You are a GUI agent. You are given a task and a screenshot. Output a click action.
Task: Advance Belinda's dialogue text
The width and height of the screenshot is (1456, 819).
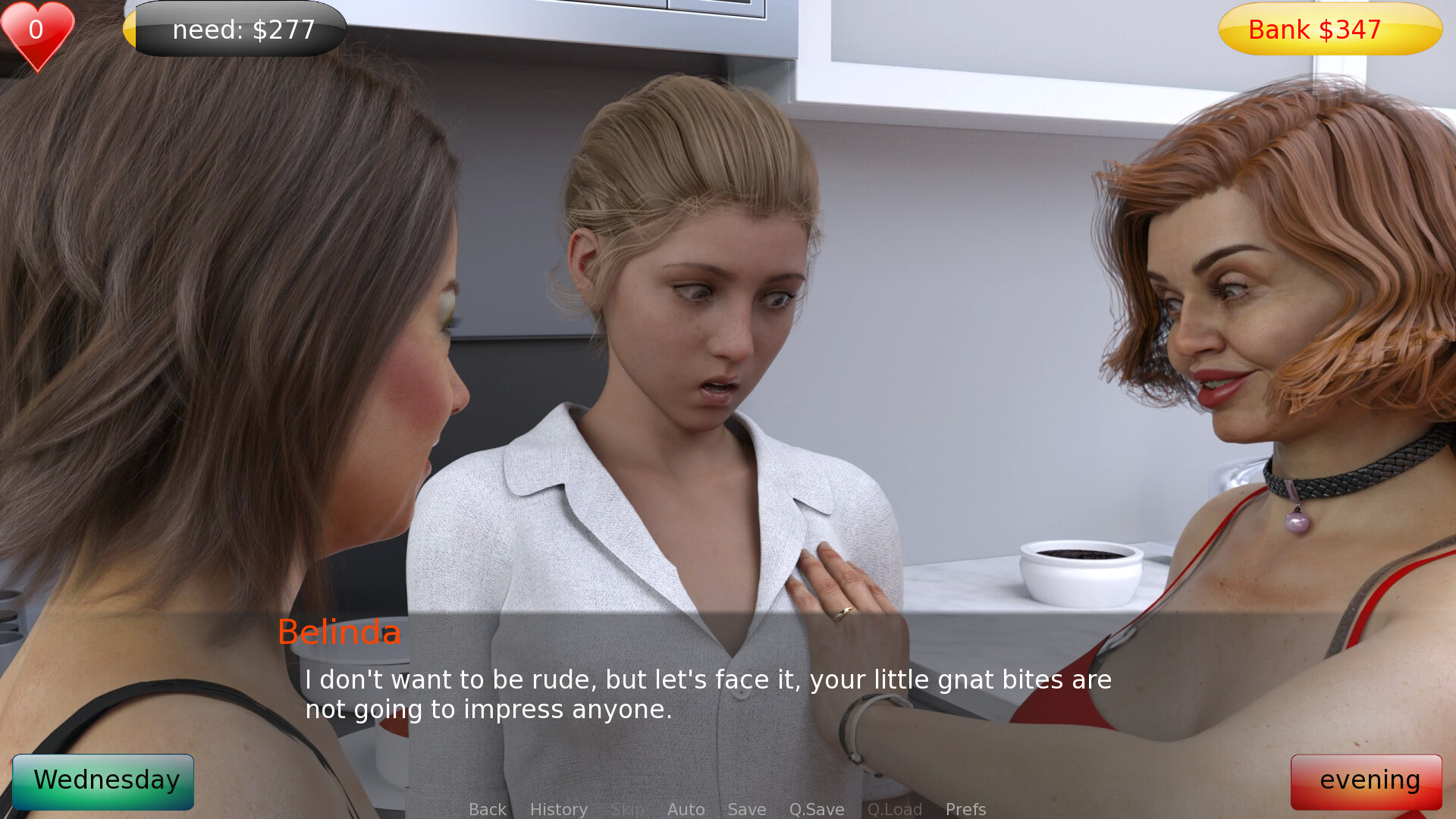708,694
